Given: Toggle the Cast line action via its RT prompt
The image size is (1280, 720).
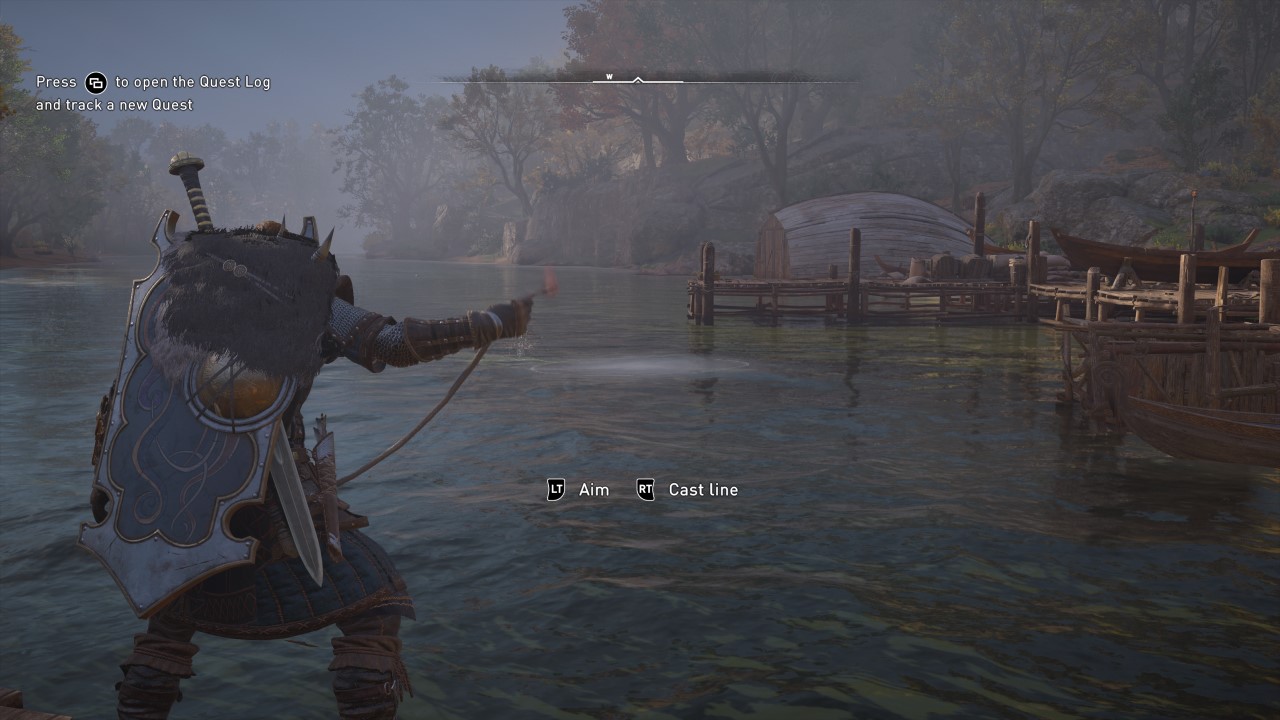Looking at the screenshot, I should tap(646, 490).
